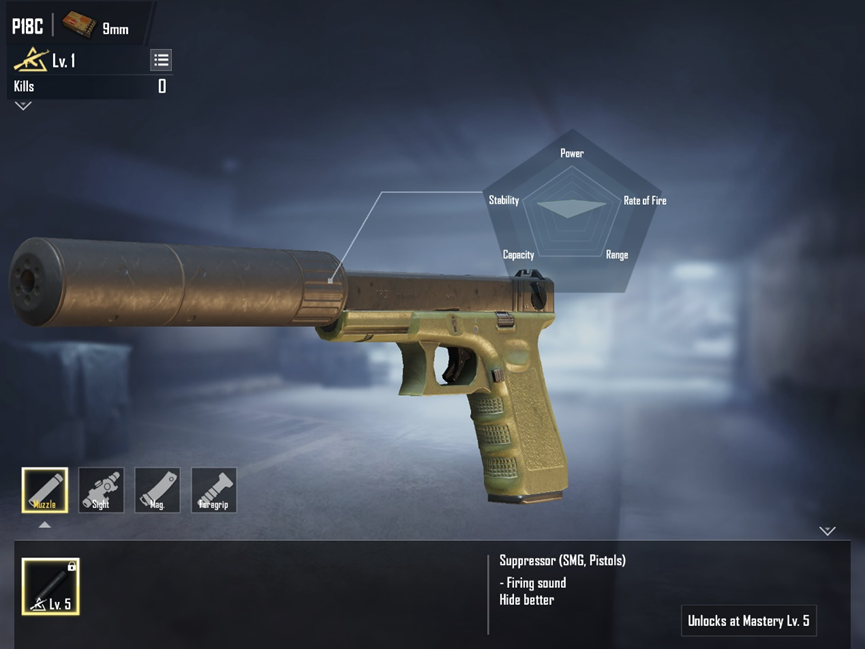The width and height of the screenshot is (865, 649).
Task: Collapse the weapon info panel with the top-left arrow
Action: tap(23, 106)
